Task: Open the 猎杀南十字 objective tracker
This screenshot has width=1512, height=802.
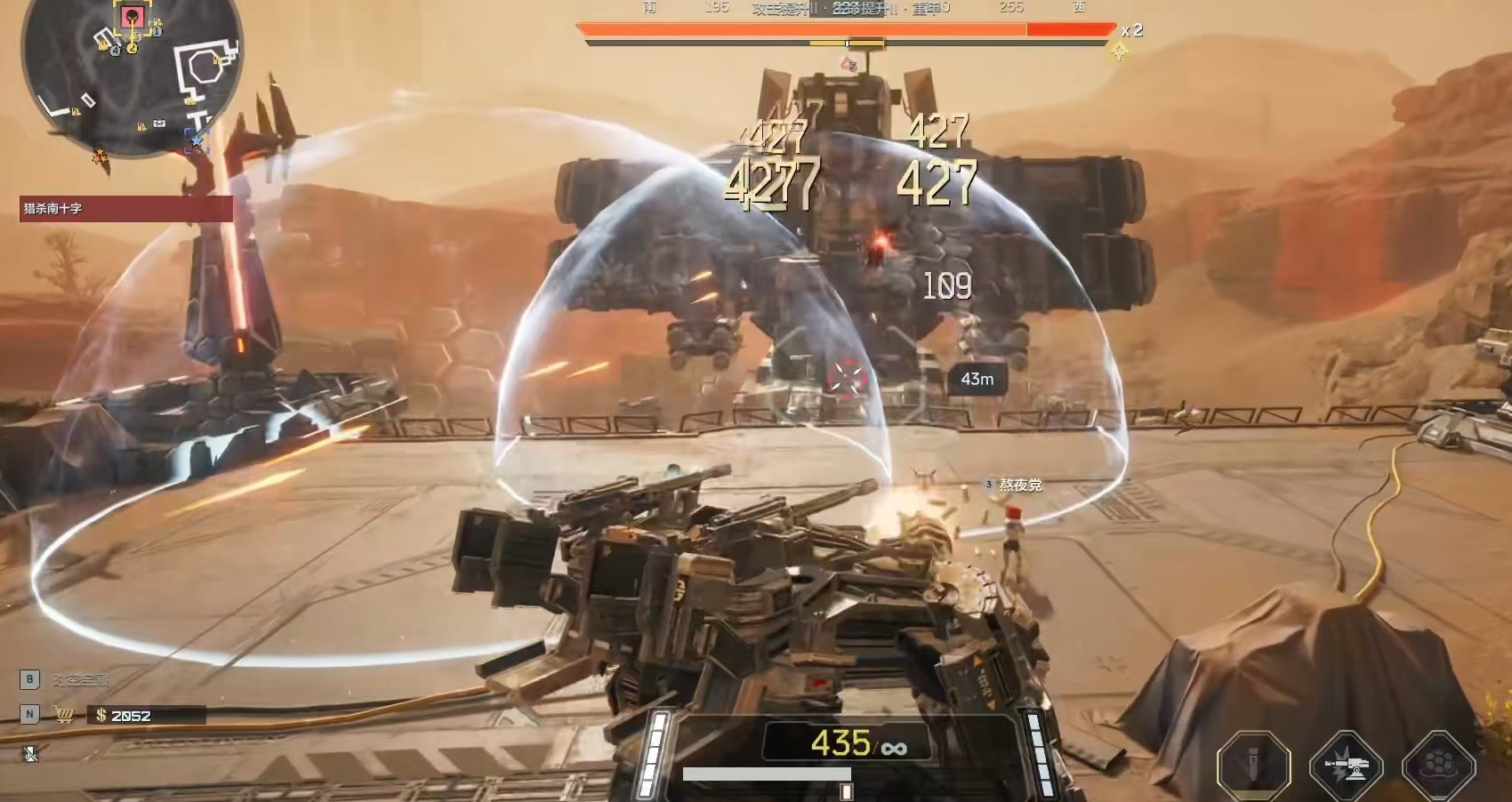Action: (x=125, y=209)
